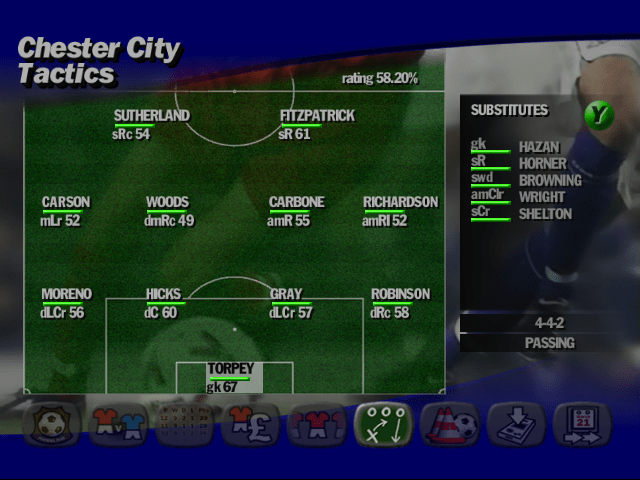Open the training cones and ball icon
This screenshot has height=480, width=640.
[x=449, y=424]
